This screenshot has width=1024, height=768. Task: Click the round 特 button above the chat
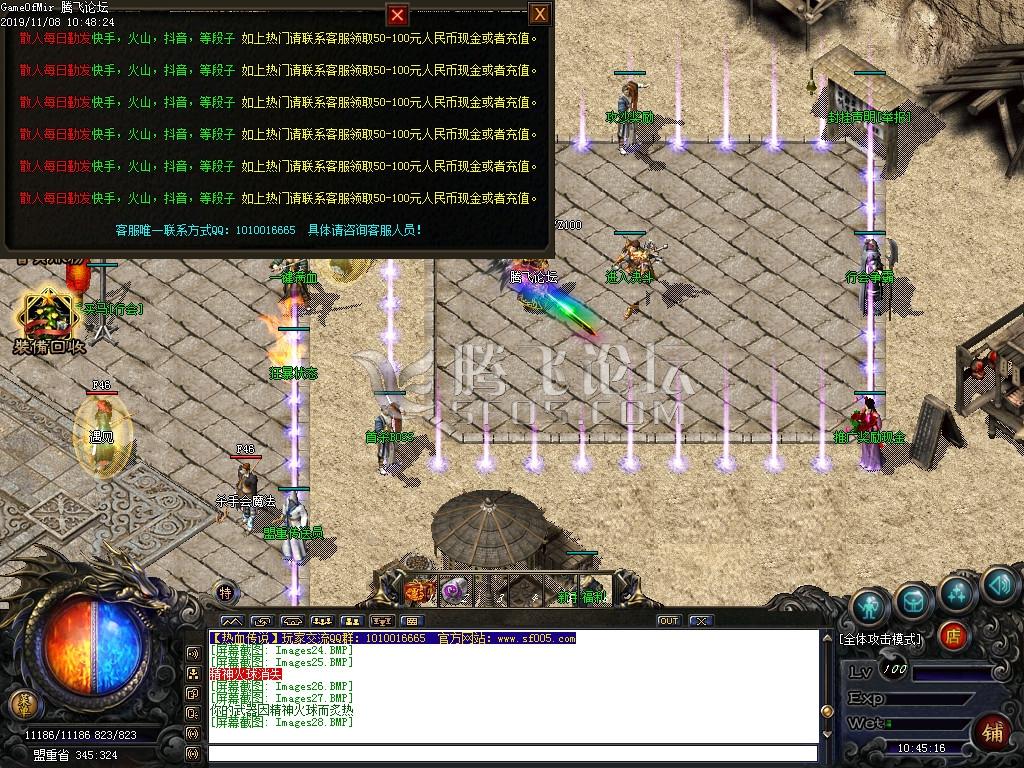pos(226,591)
